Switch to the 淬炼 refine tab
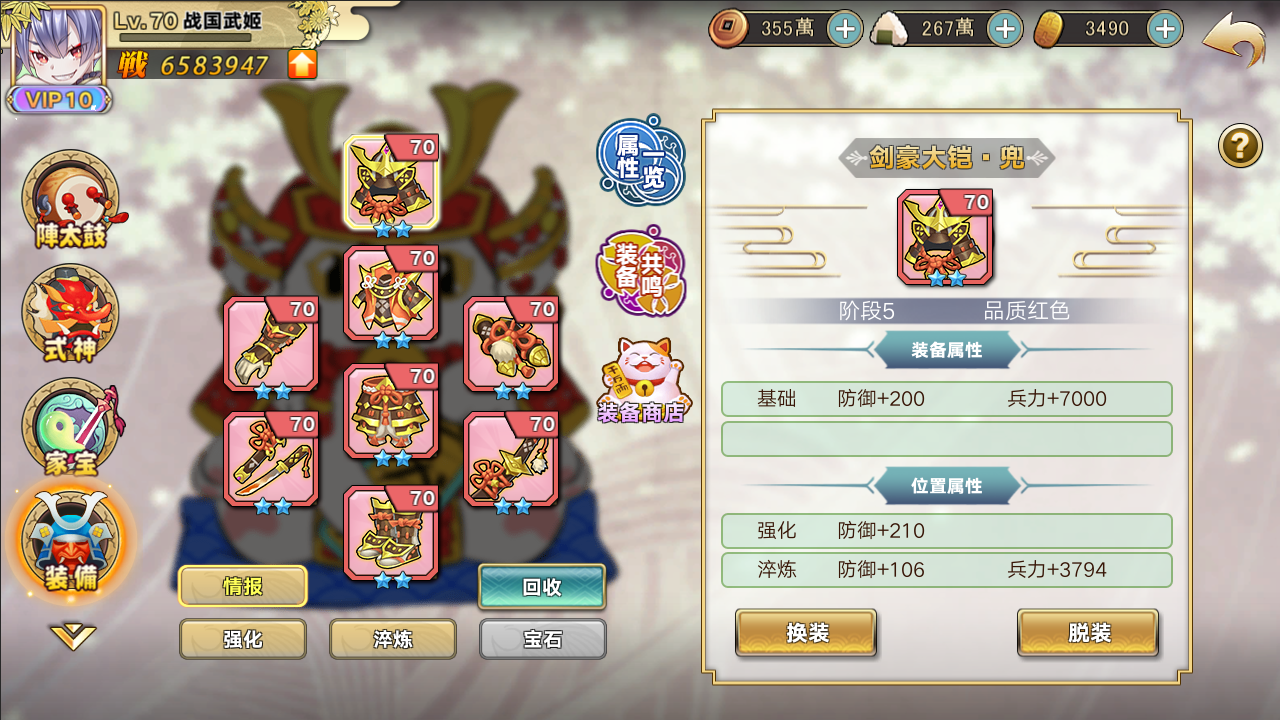 pos(393,639)
